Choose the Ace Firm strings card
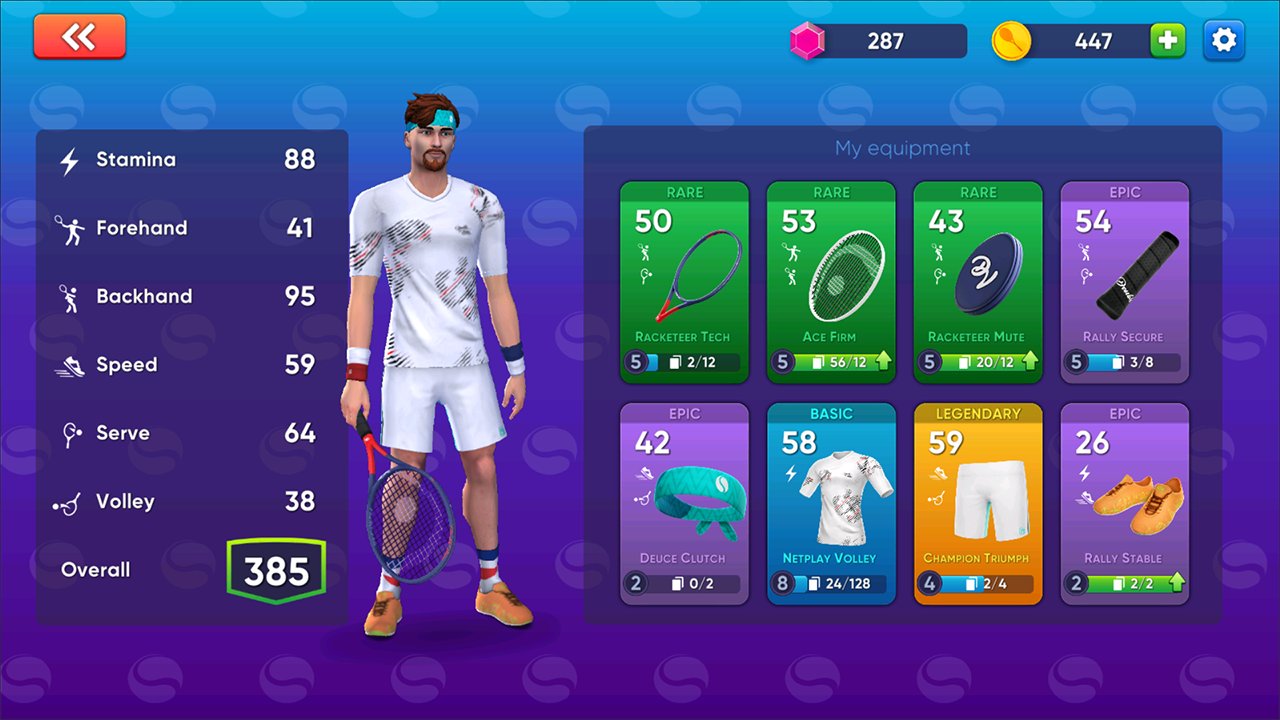1280x720 pixels. (831, 282)
